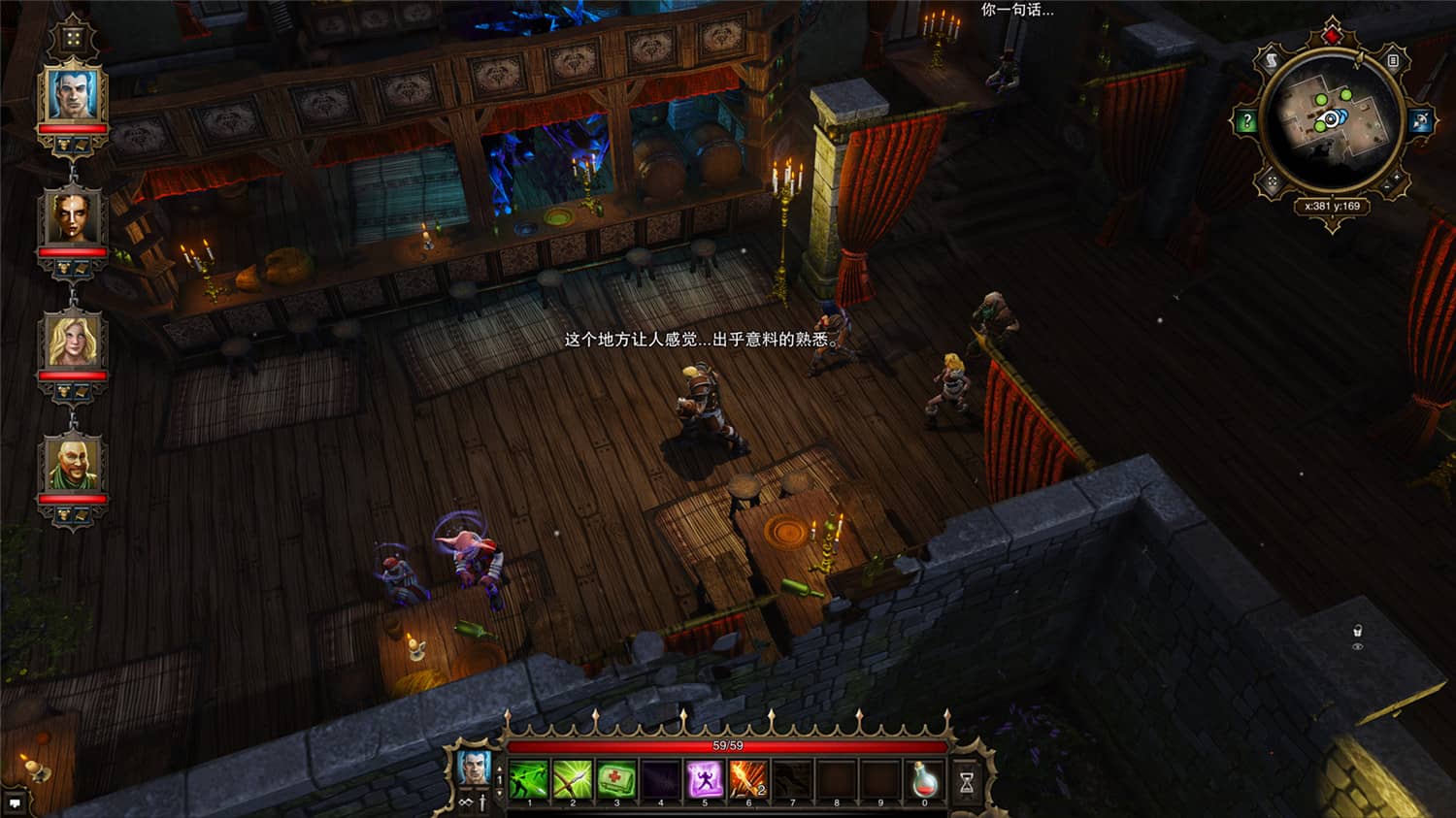Expand the full world map from the minimap corner

[1272, 180]
